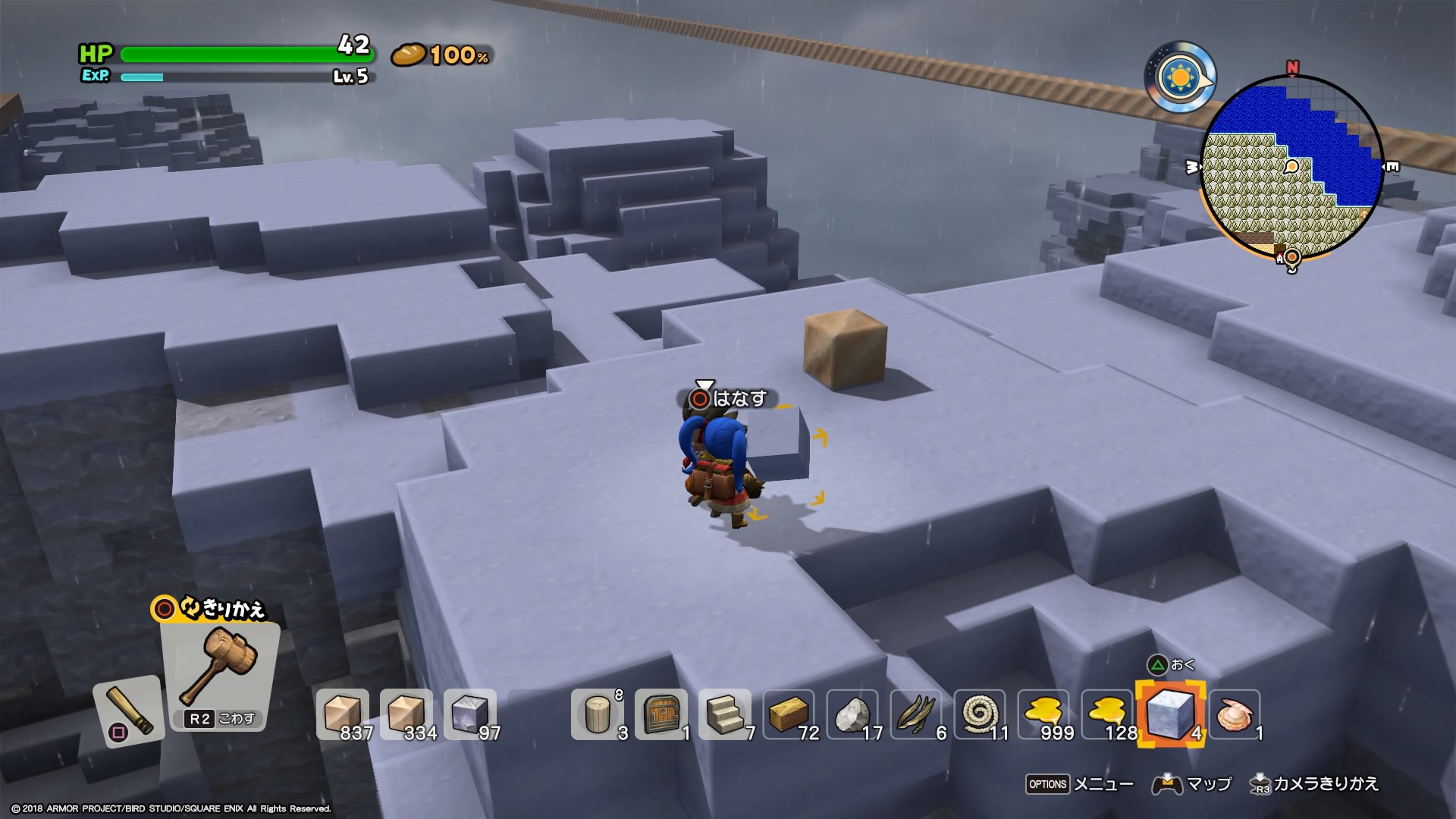The height and width of the screenshot is (819, 1456).
Task: Select the wooden door item
Action: 661,714
